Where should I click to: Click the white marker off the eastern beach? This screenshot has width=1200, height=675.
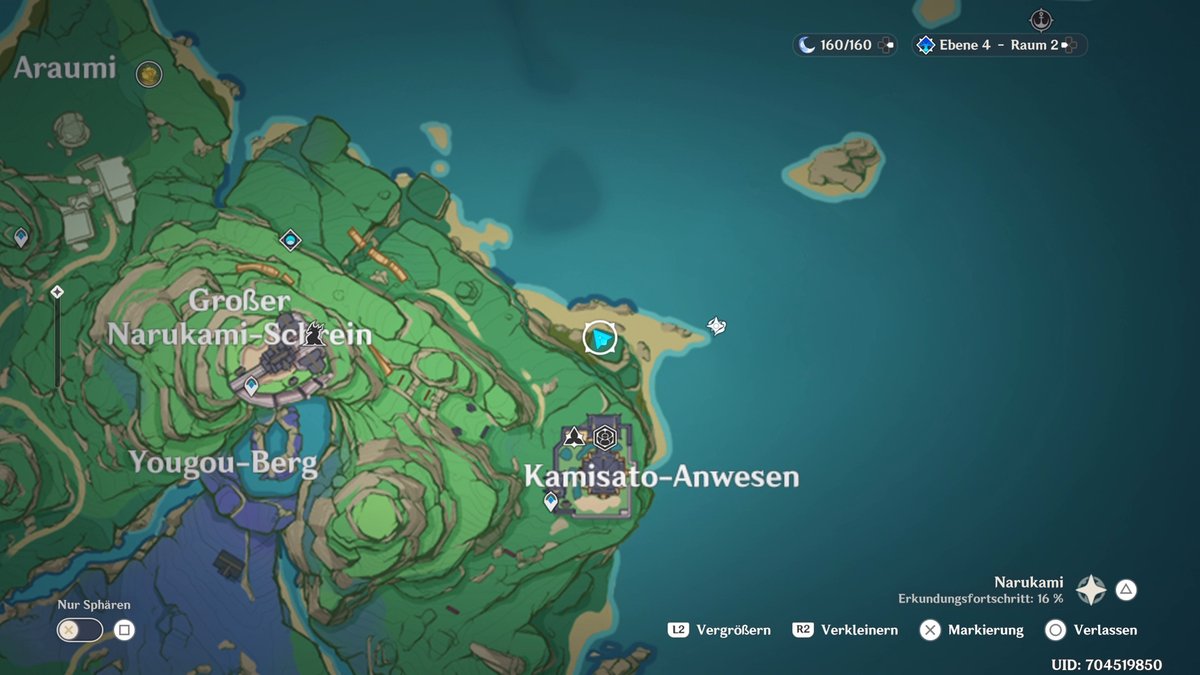pos(716,325)
